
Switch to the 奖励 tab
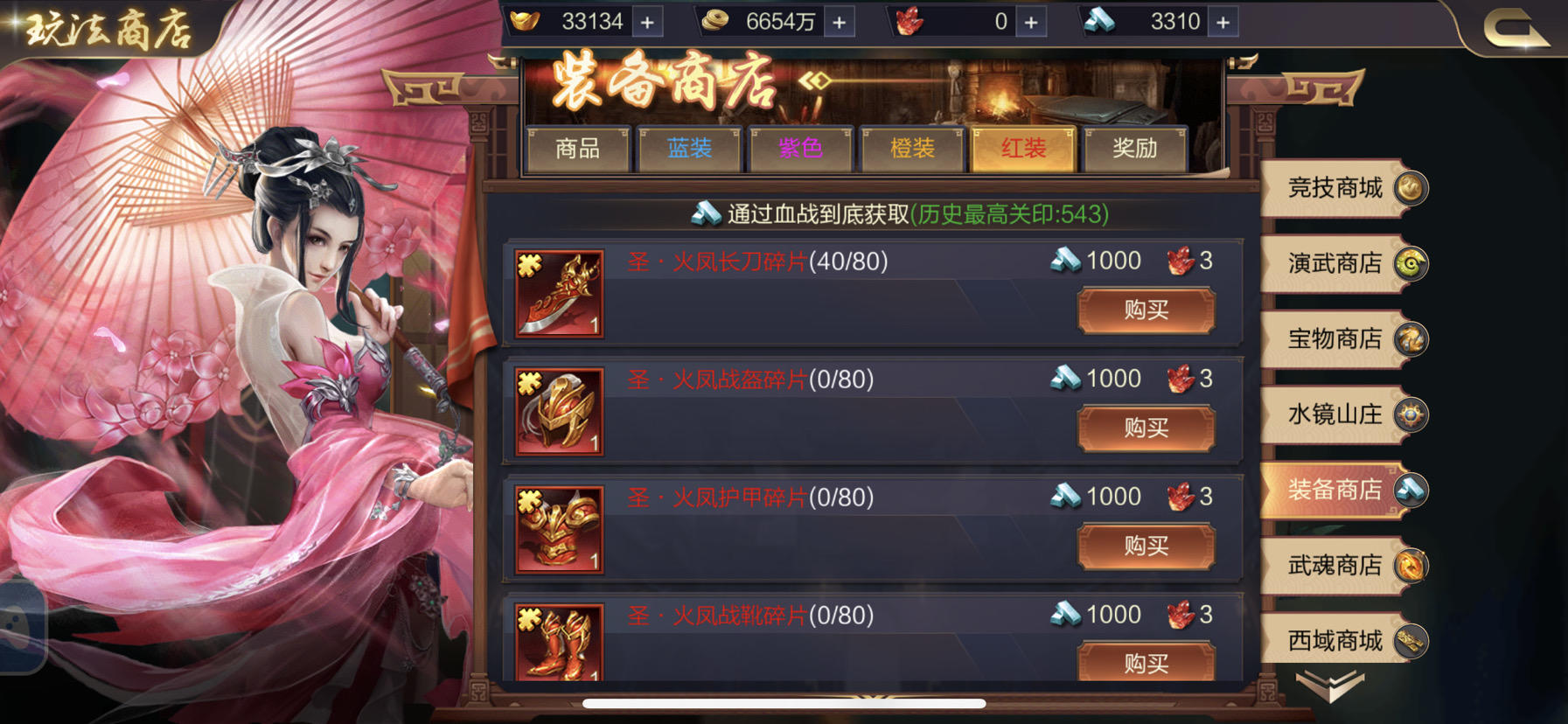pyautogui.click(x=1135, y=149)
